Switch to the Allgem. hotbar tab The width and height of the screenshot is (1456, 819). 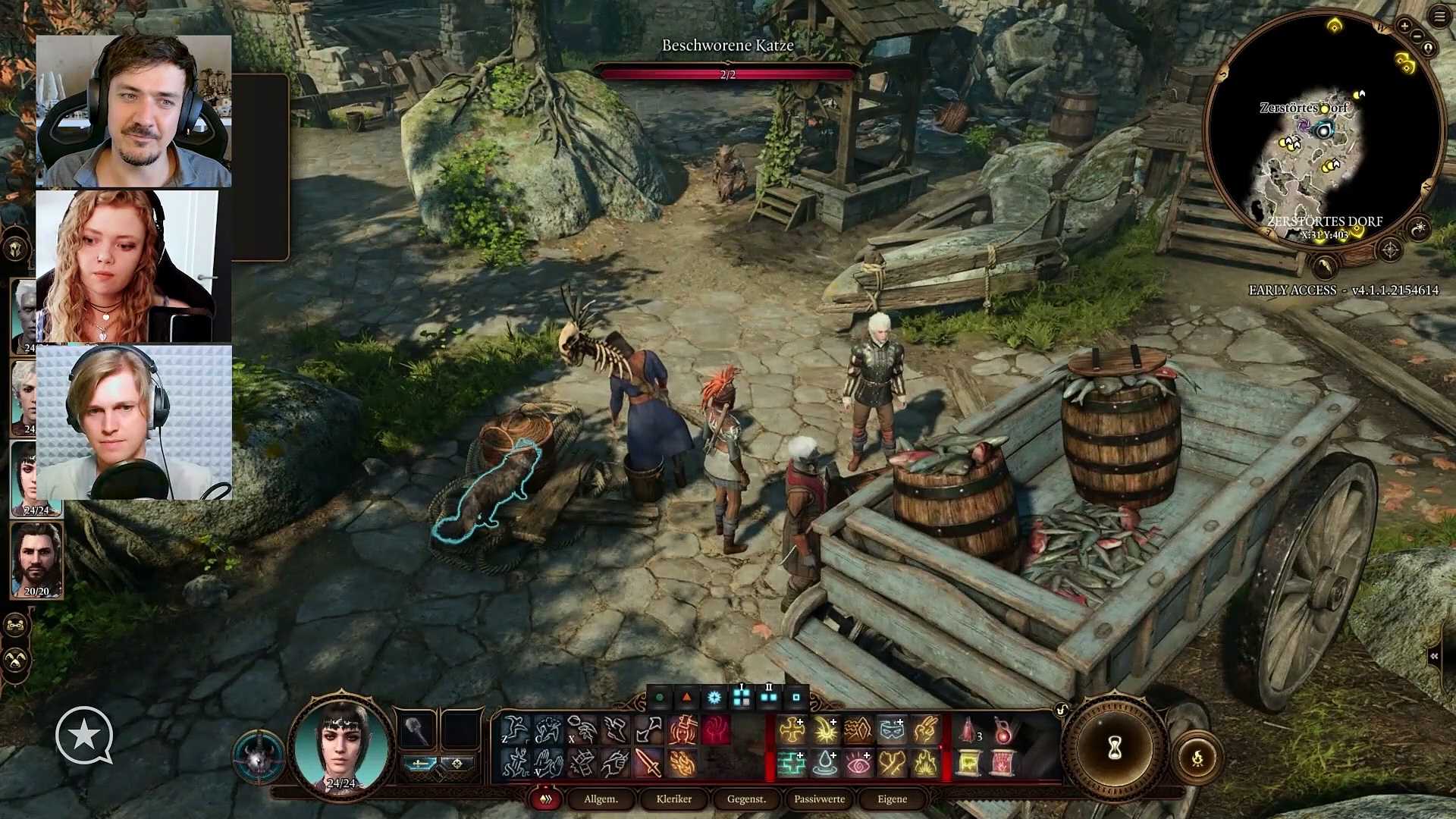601,799
